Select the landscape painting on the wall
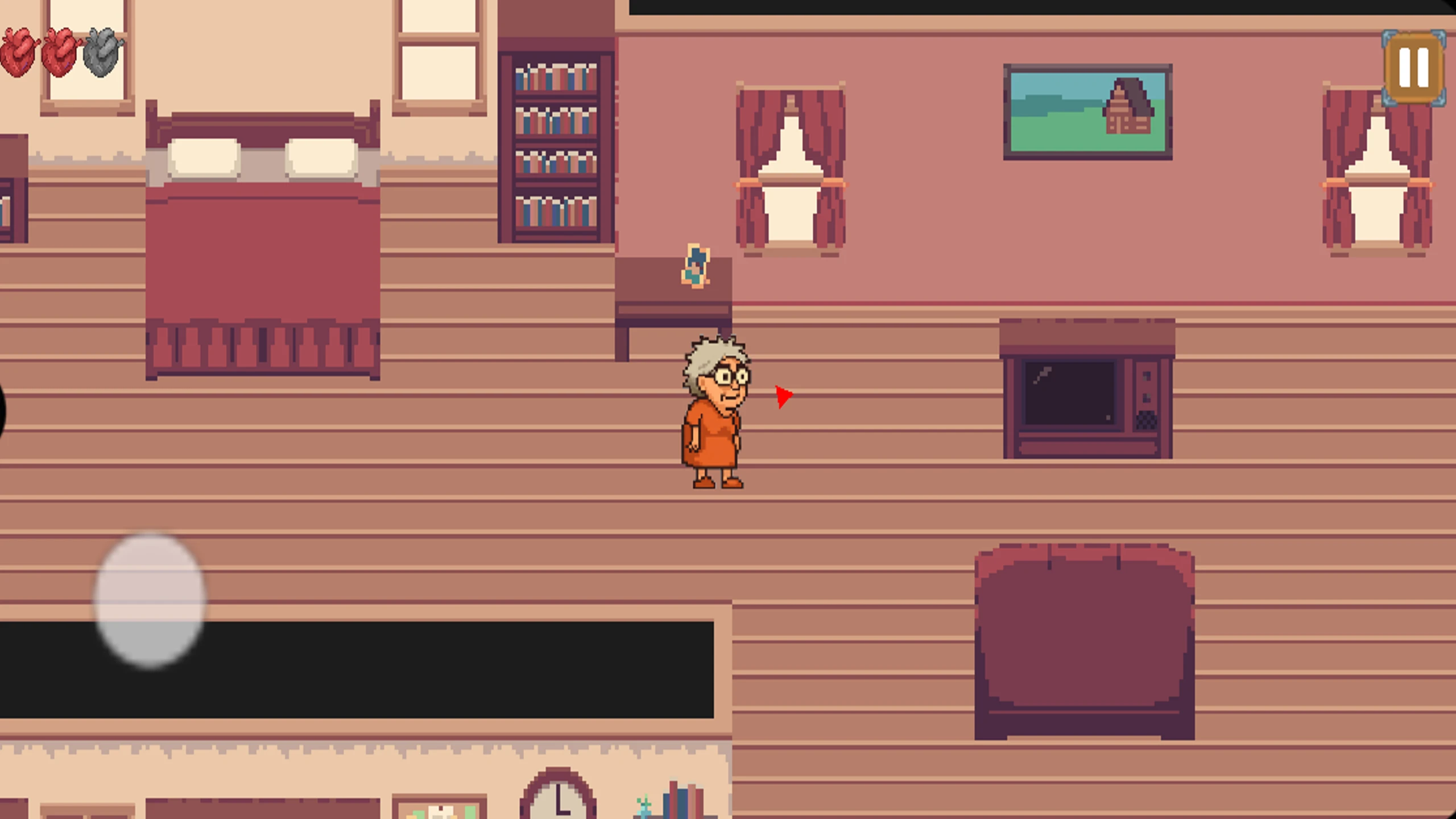Viewport: 1456px width, 819px height. point(1086,111)
